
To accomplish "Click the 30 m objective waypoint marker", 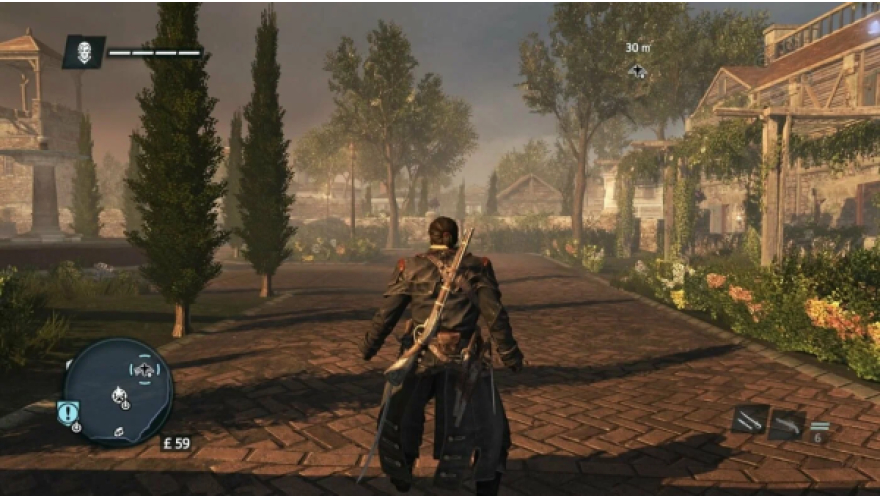I will [637, 71].
